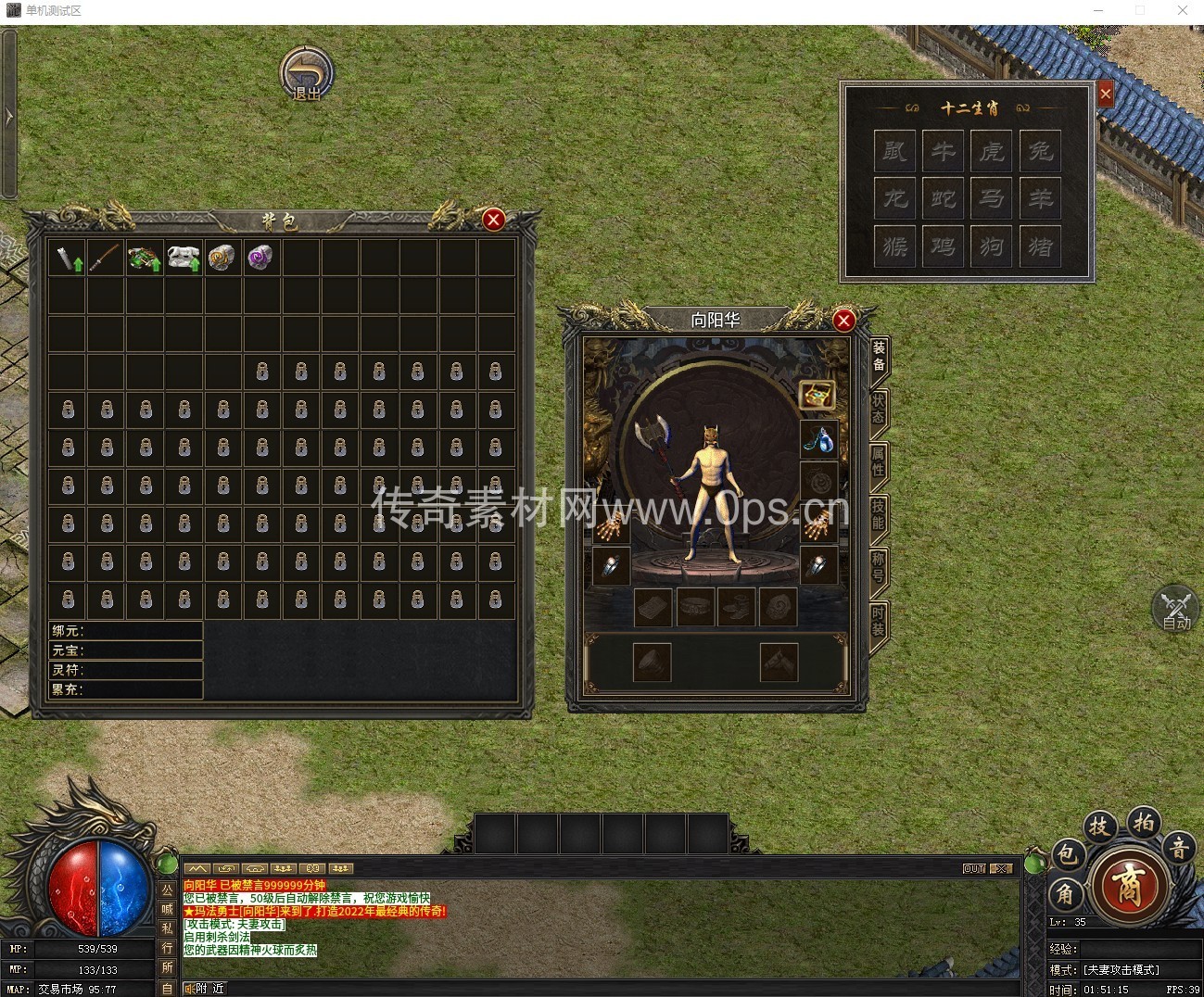1204x997 pixels.
Task: Open the 包 bag round button
Action: tap(1068, 853)
